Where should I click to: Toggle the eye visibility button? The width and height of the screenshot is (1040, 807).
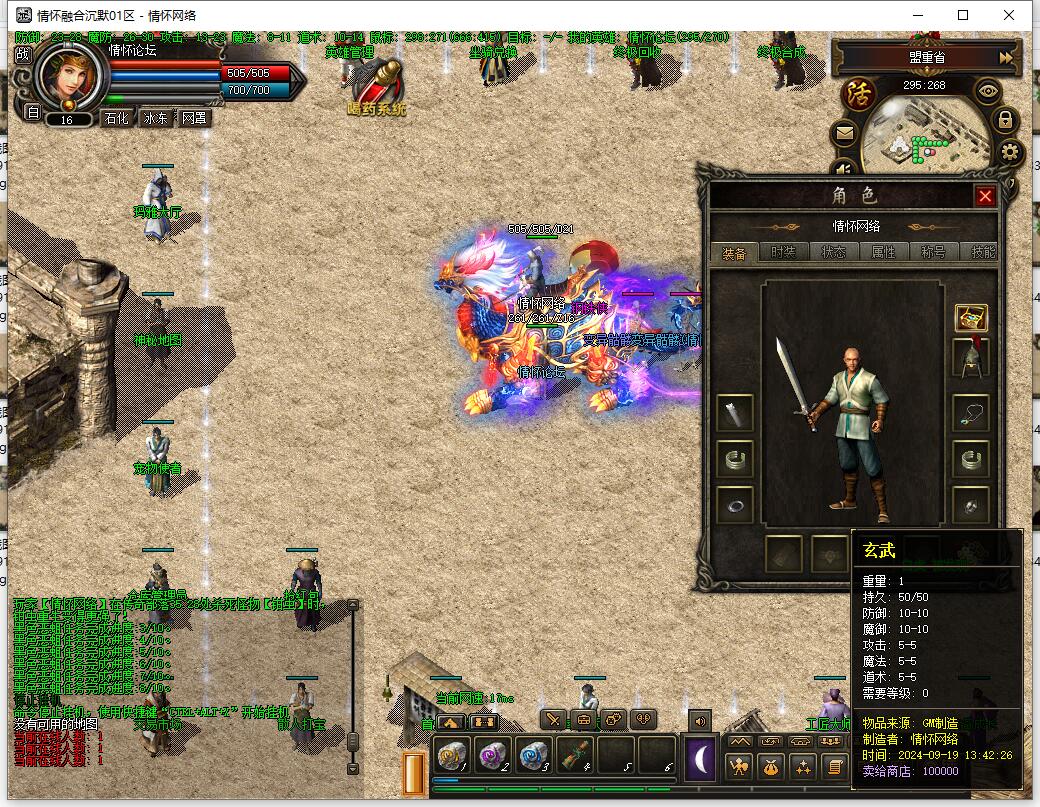[x=989, y=92]
